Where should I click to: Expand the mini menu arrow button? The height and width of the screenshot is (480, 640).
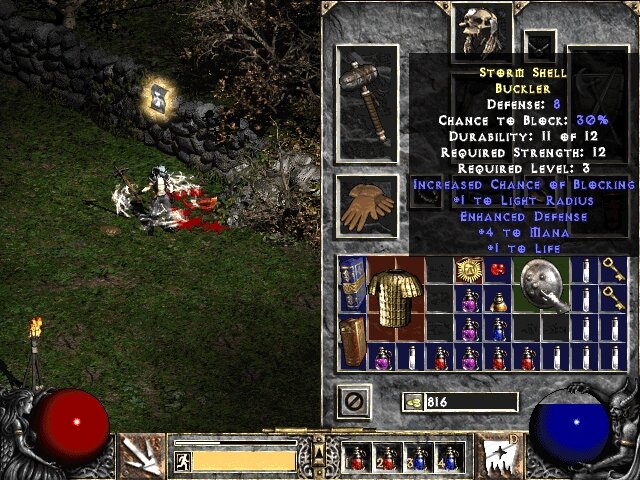tap(320, 458)
